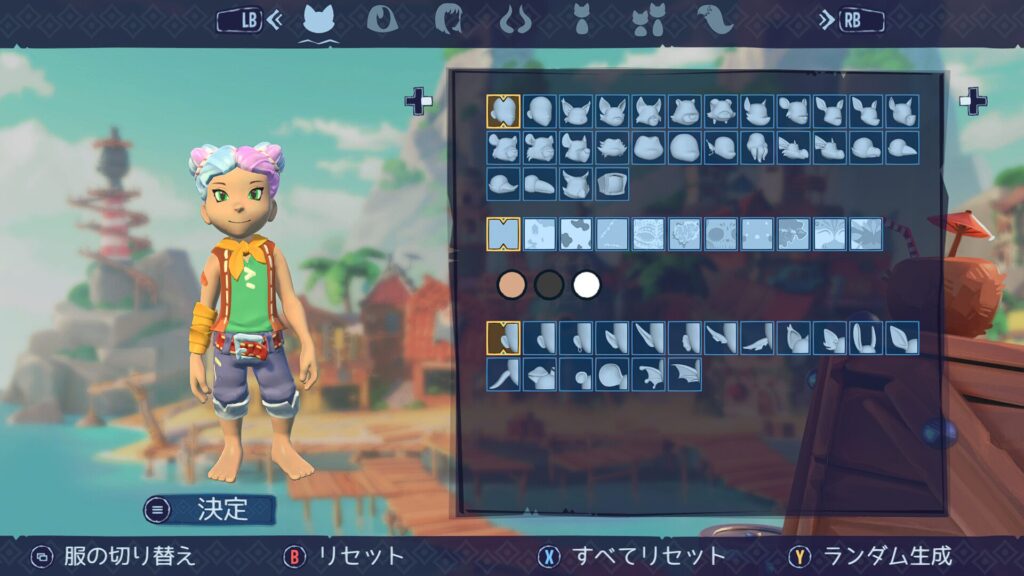Choose the tall rabbit ears option
Image resolution: width=1024 pixels, height=576 pixels.
(866, 338)
